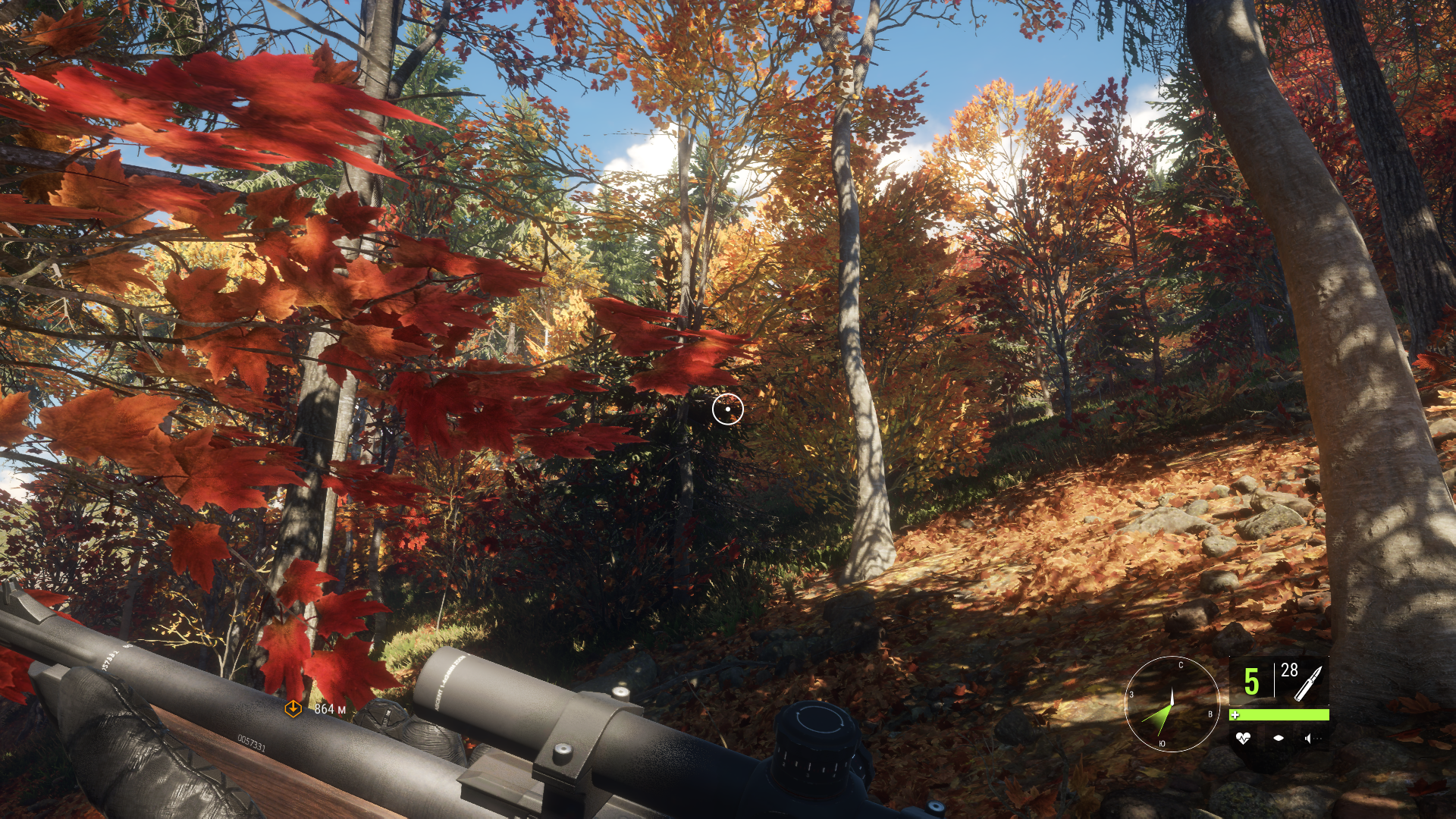Select the eye-shaped visibility indicator
The height and width of the screenshot is (819, 1456).
click(1279, 738)
